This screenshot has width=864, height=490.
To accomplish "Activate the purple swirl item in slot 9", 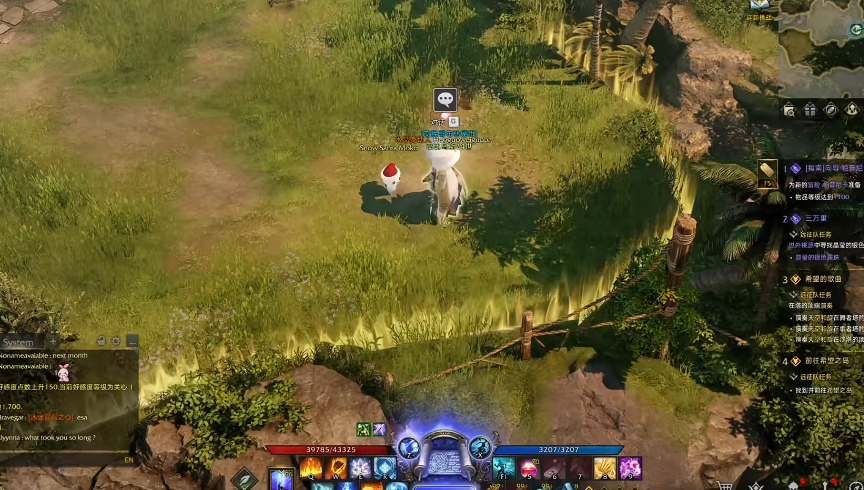I will 629,468.
